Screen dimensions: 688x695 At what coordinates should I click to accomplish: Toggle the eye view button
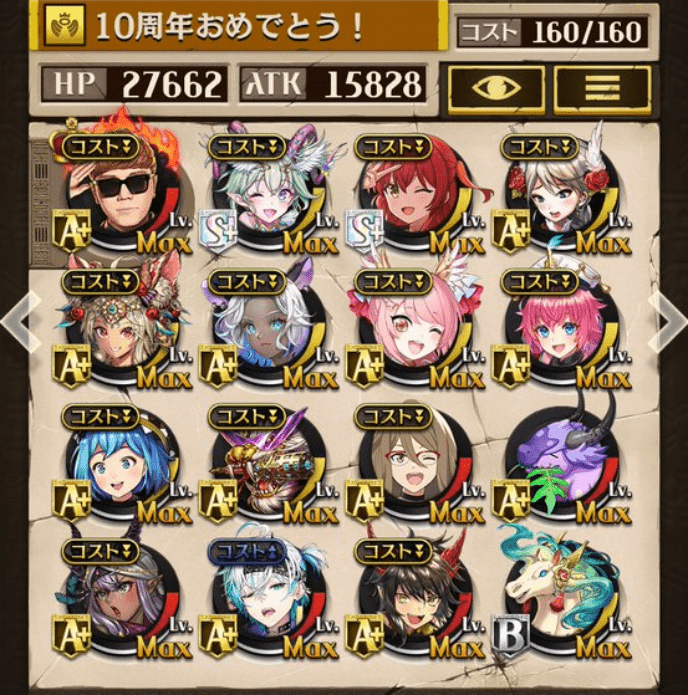[x=496, y=89]
